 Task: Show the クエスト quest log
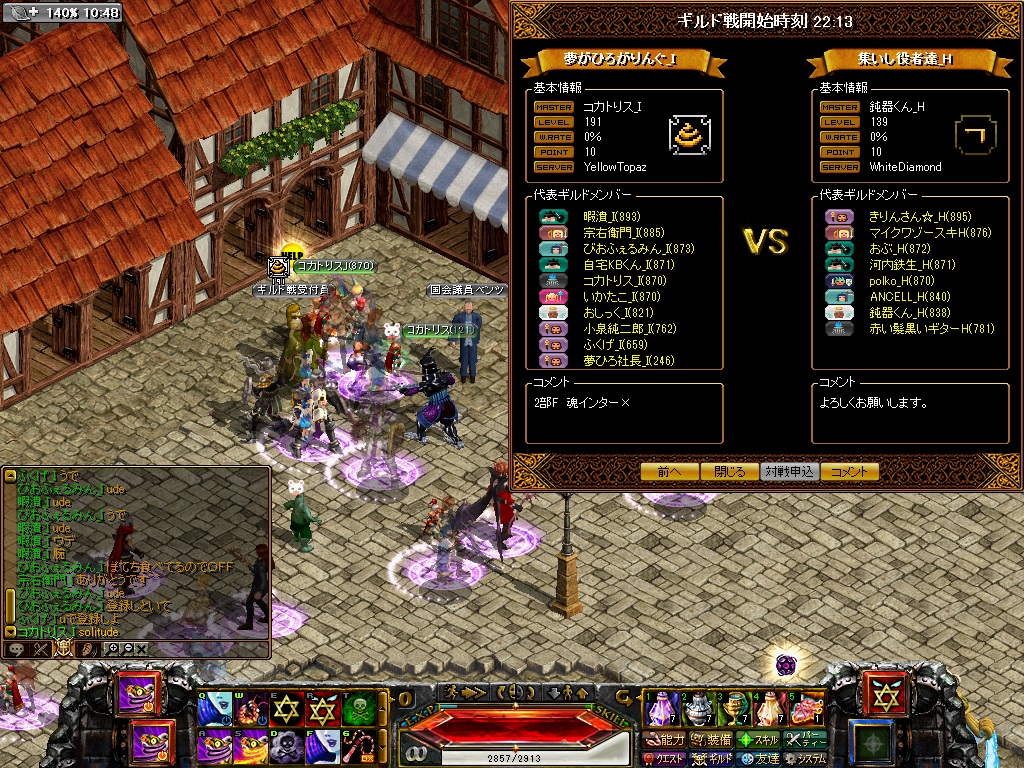(664, 759)
